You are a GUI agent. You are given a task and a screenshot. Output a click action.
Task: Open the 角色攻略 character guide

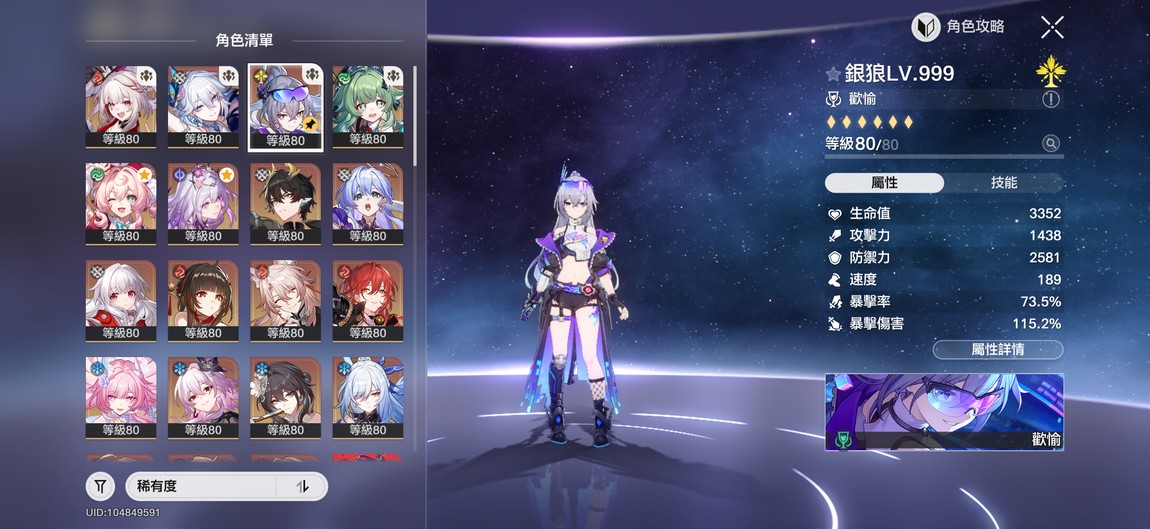coord(959,27)
